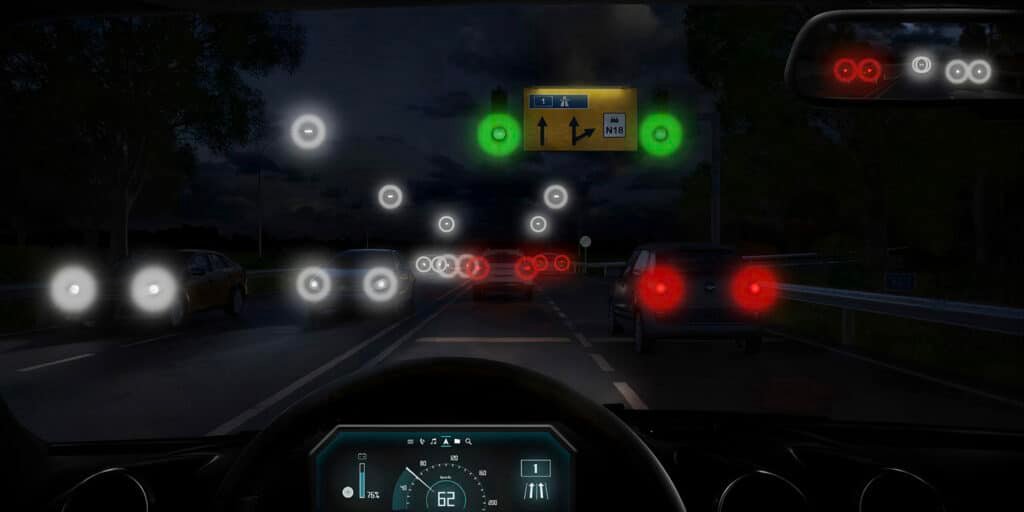Open the folder icon on the dashboard
This screenshot has width=1024, height=512.
(x=457, y=441)
